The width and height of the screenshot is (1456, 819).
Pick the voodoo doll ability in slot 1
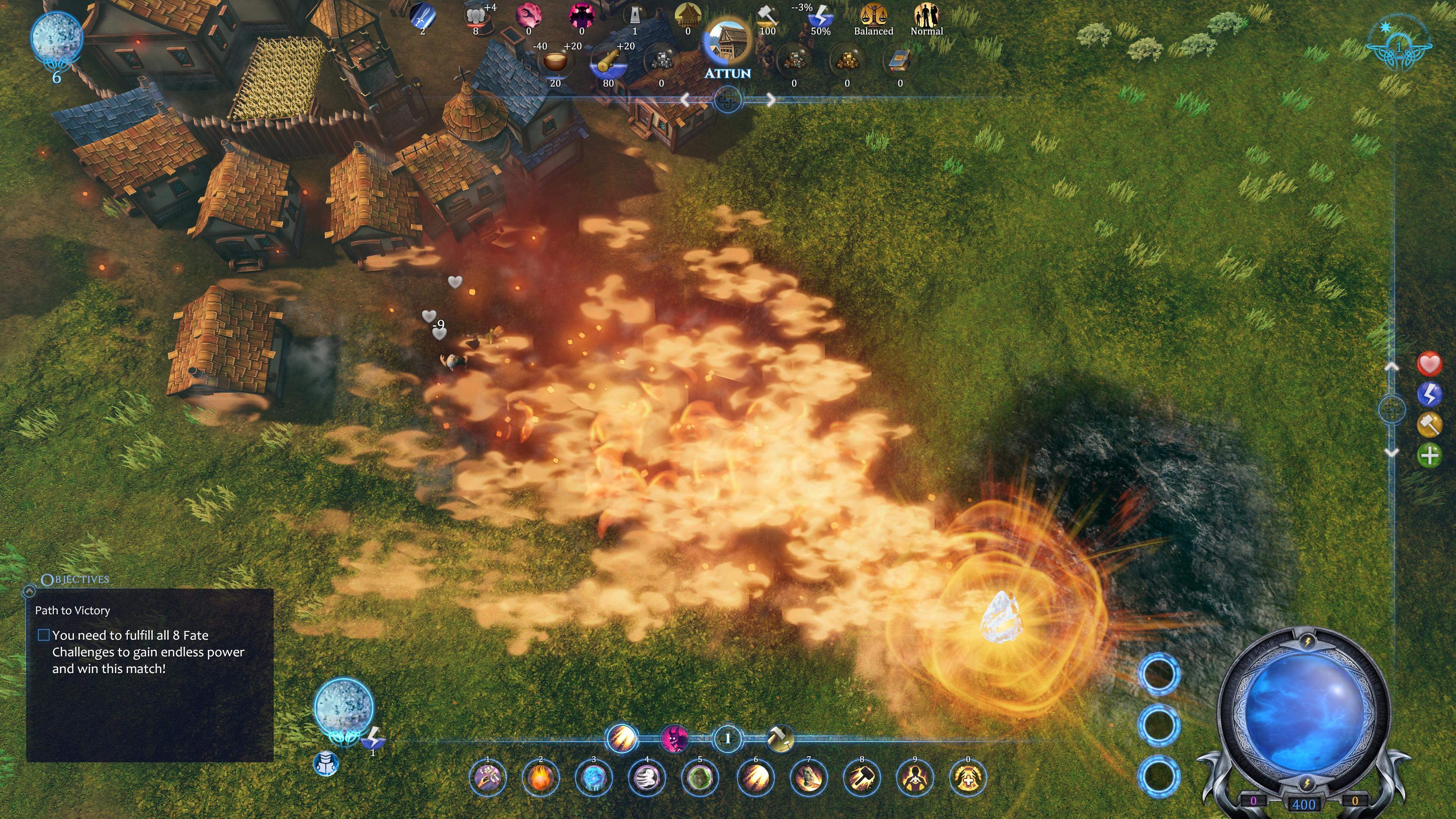click(487, 778)
